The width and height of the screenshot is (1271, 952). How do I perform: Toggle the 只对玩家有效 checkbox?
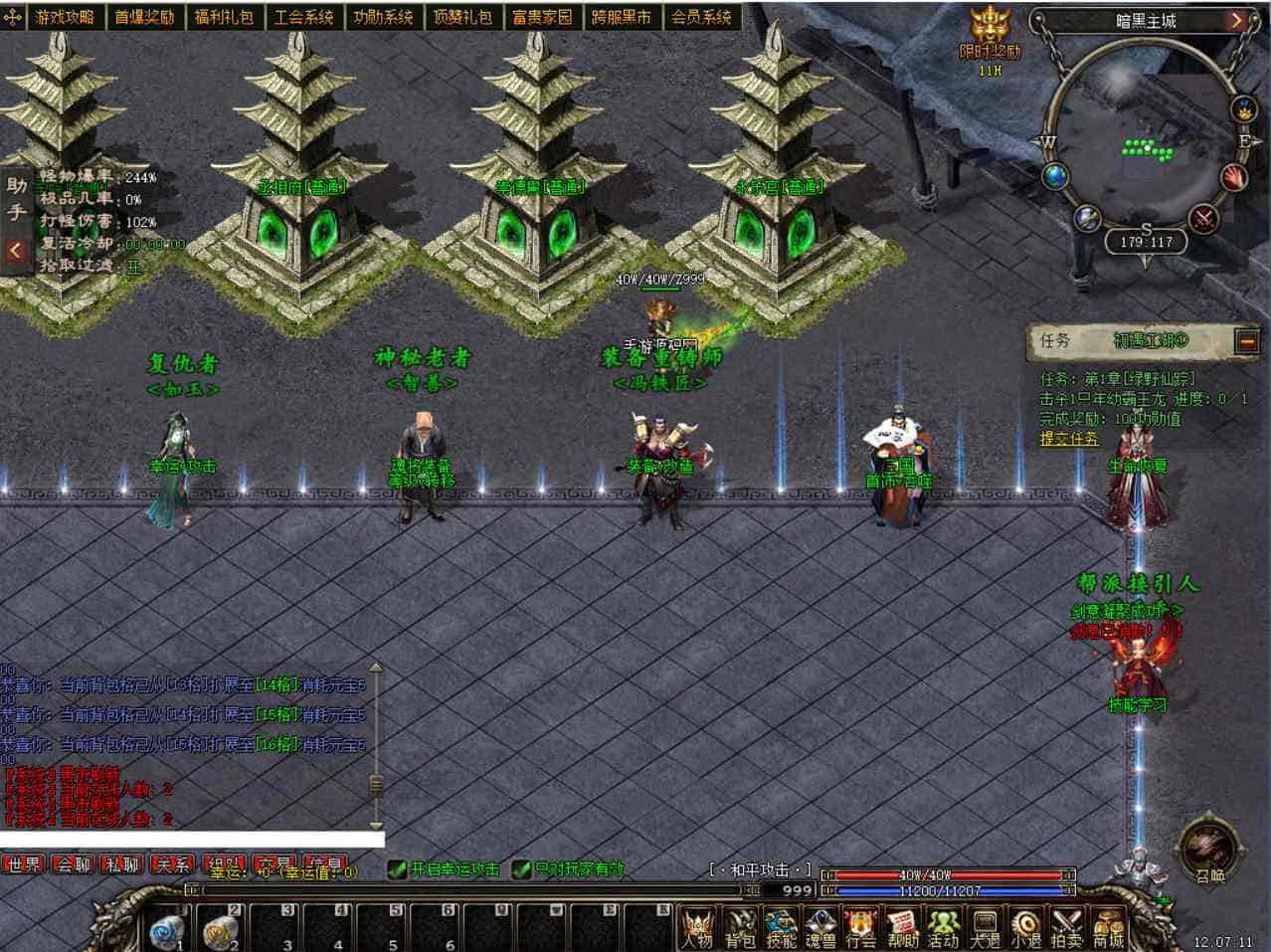(x=521, y=869)
